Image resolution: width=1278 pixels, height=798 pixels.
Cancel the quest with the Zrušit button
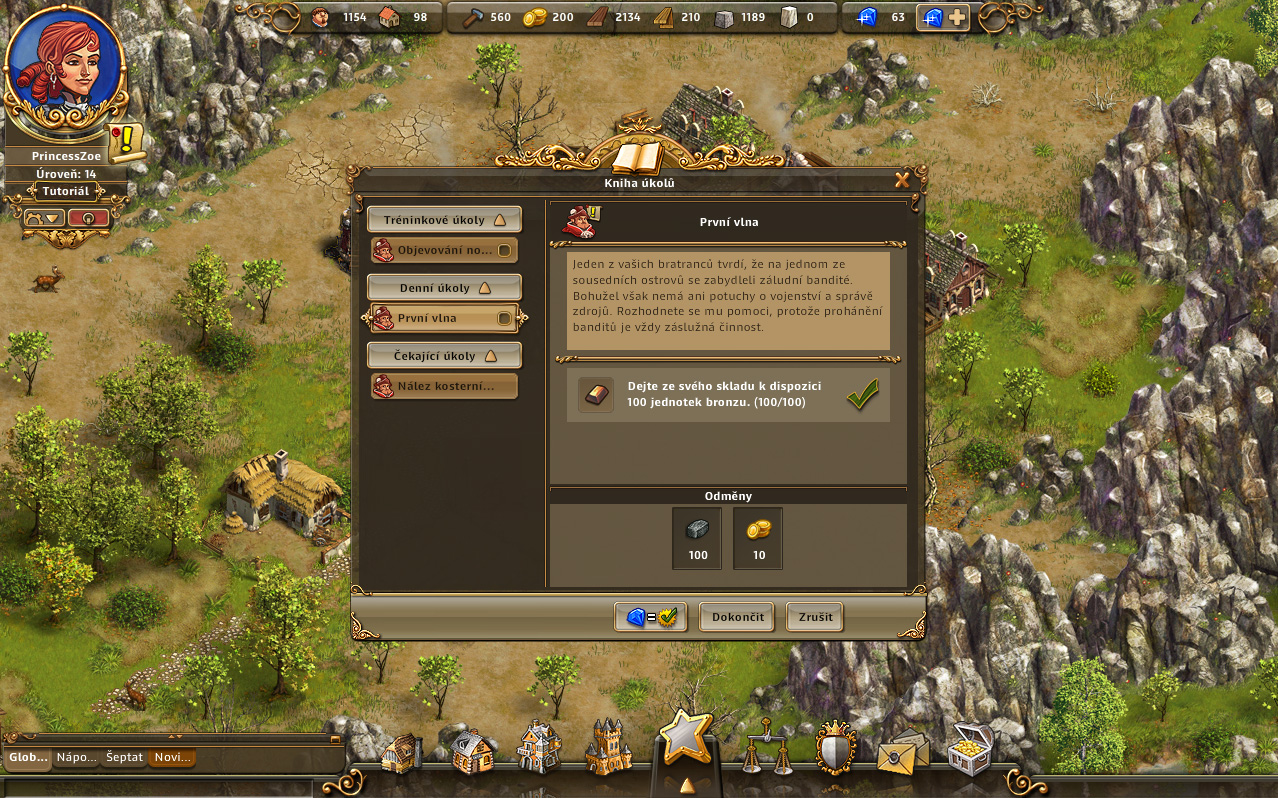pyautogui.click(x=815, y=617)
